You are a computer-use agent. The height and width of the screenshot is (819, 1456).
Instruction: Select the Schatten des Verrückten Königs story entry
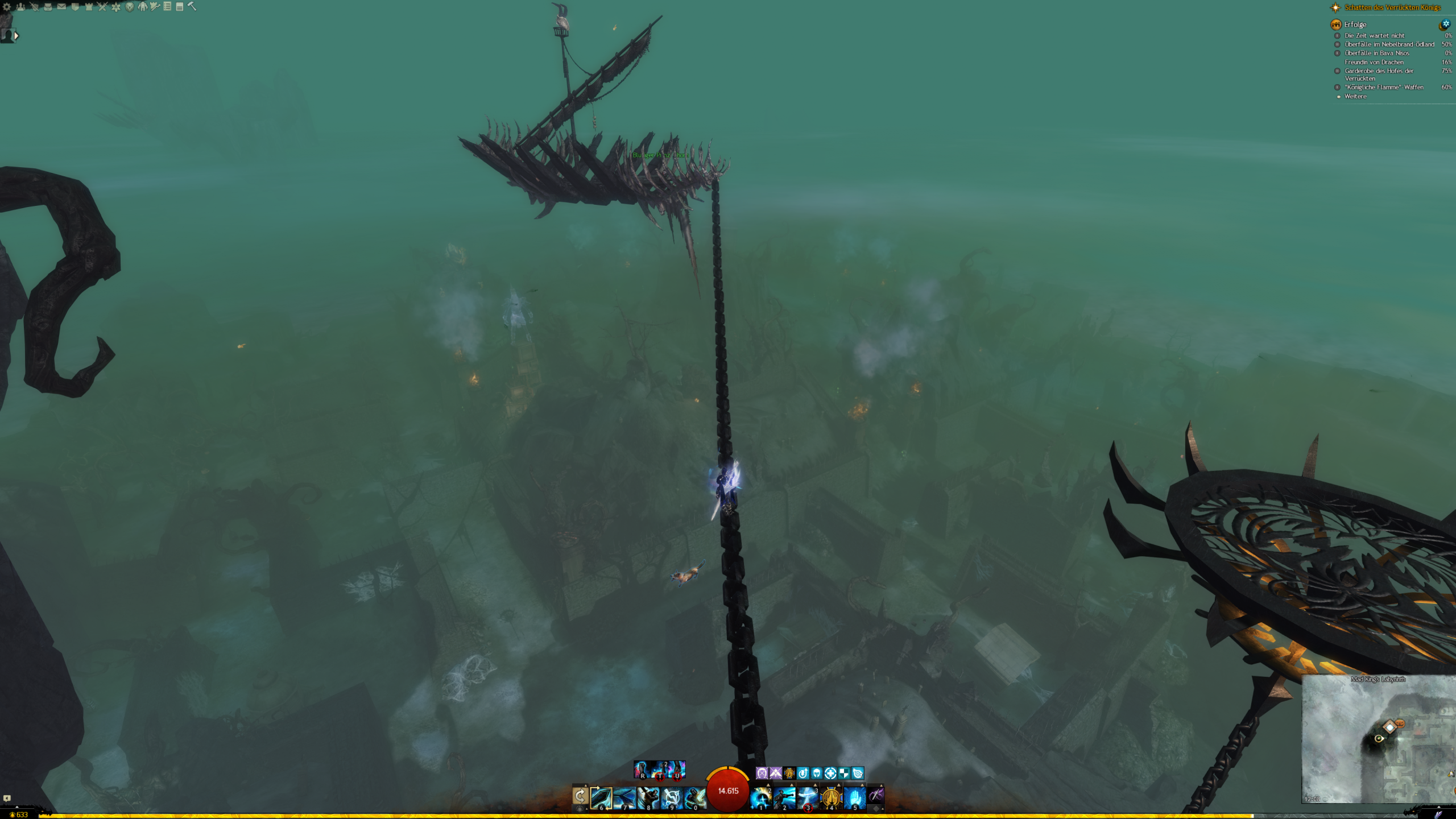(1392, 7)
